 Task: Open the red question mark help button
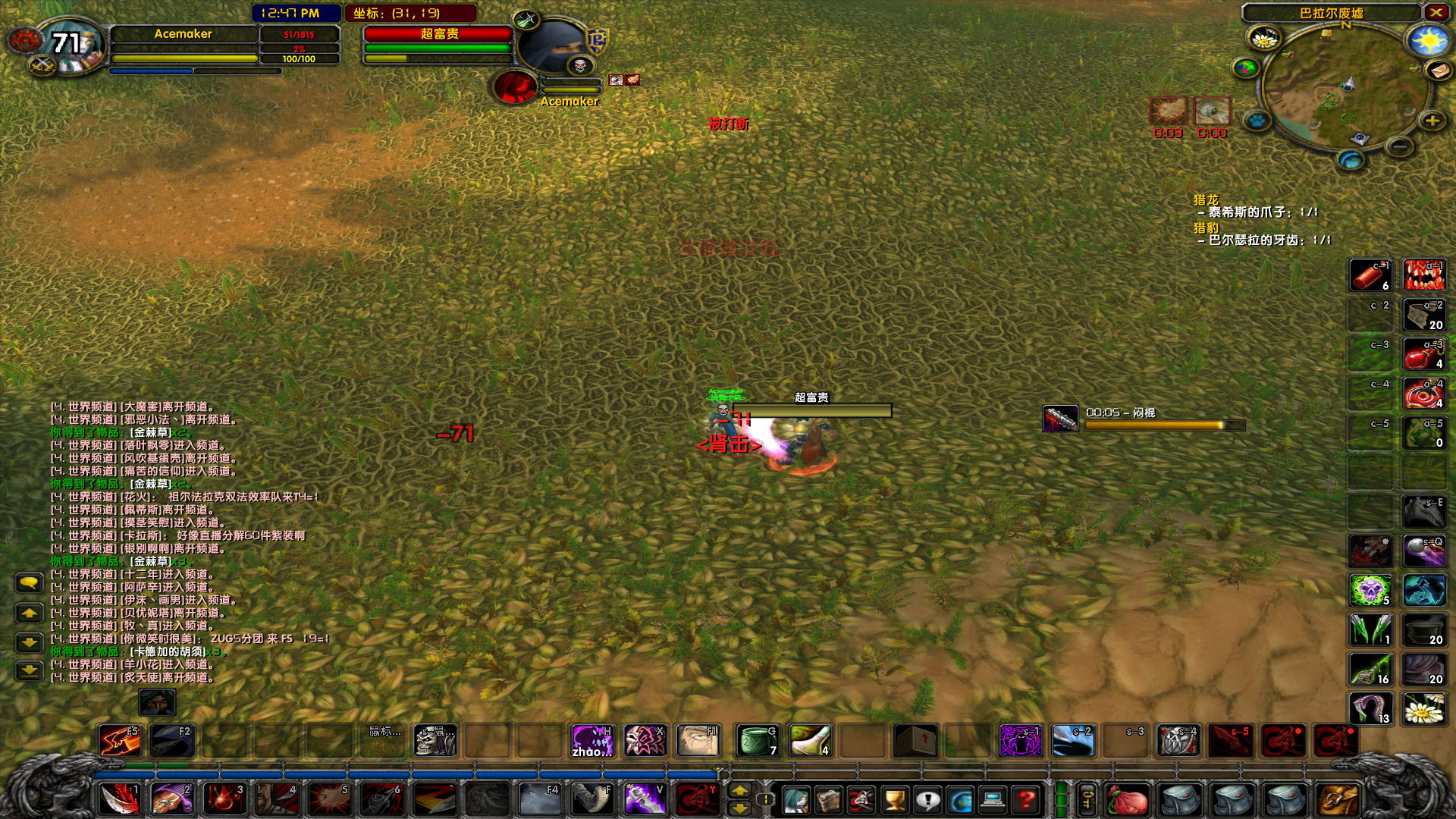pyautogui.click(x=1026, y=799)
